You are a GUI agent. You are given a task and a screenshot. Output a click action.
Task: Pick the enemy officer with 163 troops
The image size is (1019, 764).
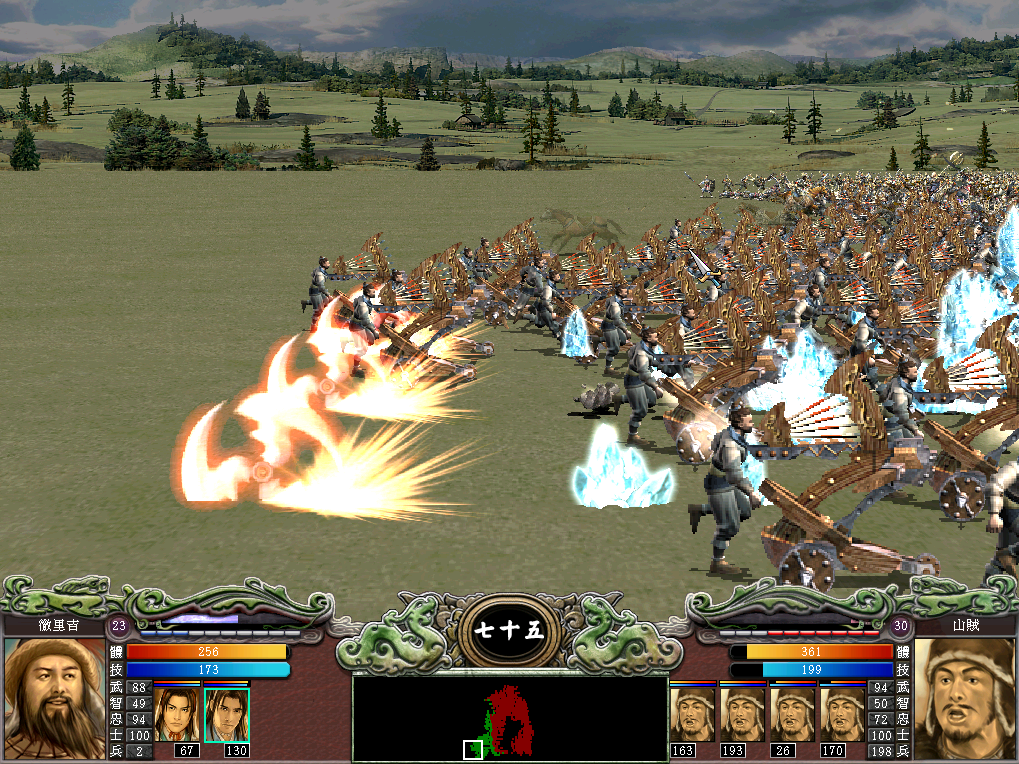[x=692, y=713]
